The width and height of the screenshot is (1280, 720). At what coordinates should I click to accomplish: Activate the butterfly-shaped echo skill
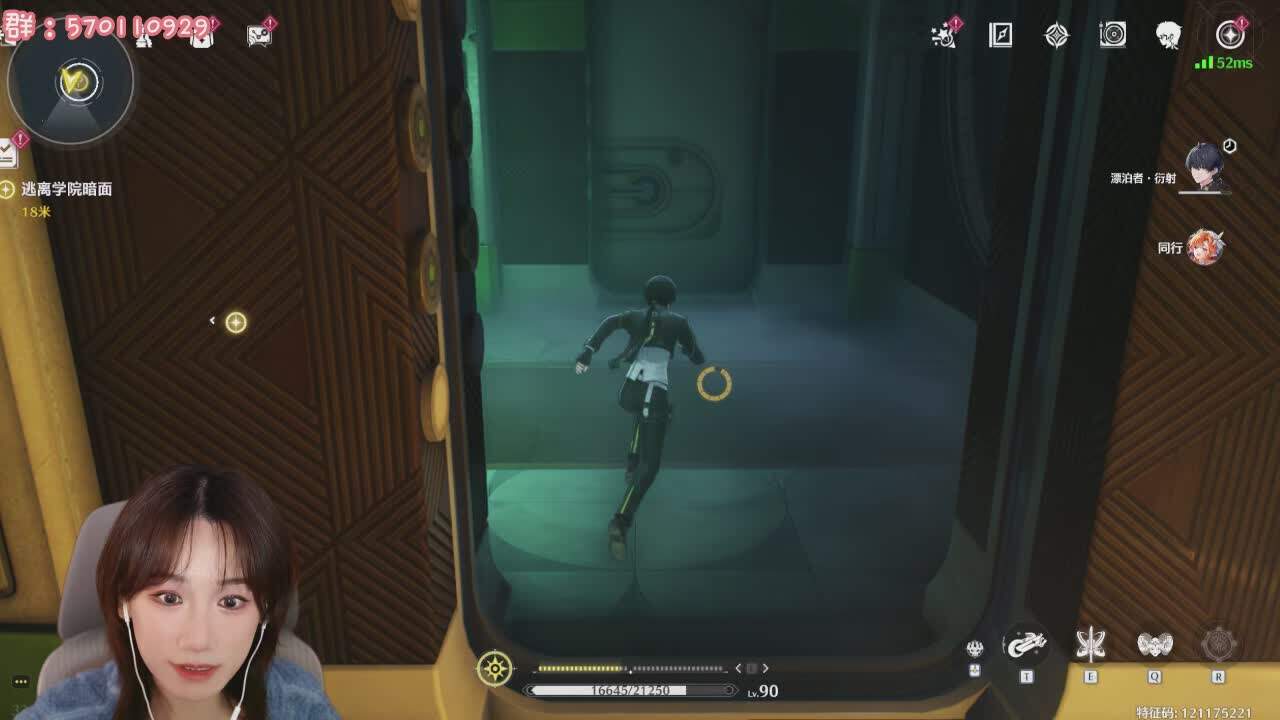[x=1154, y=645]
